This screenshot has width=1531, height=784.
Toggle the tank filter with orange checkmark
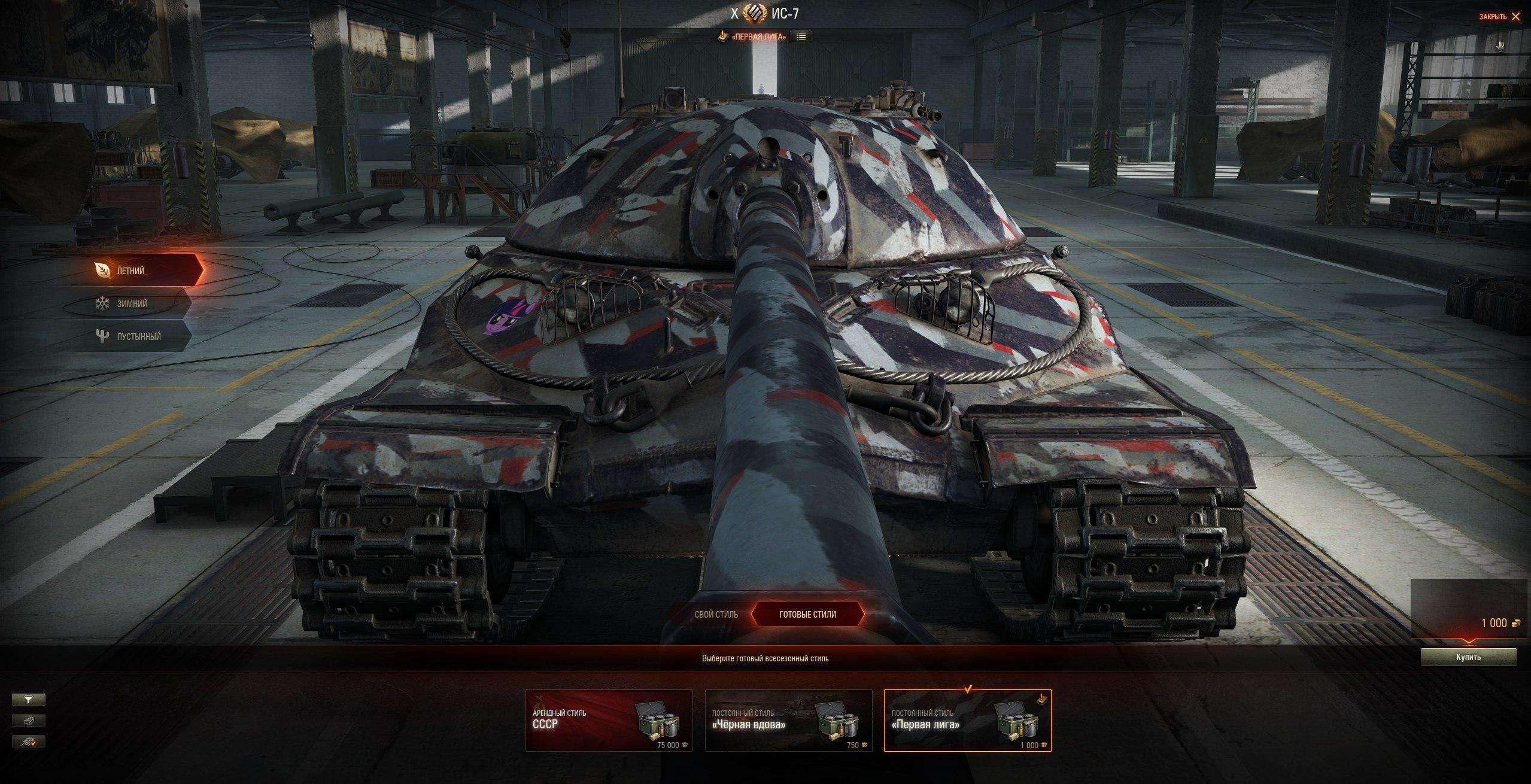29,742
